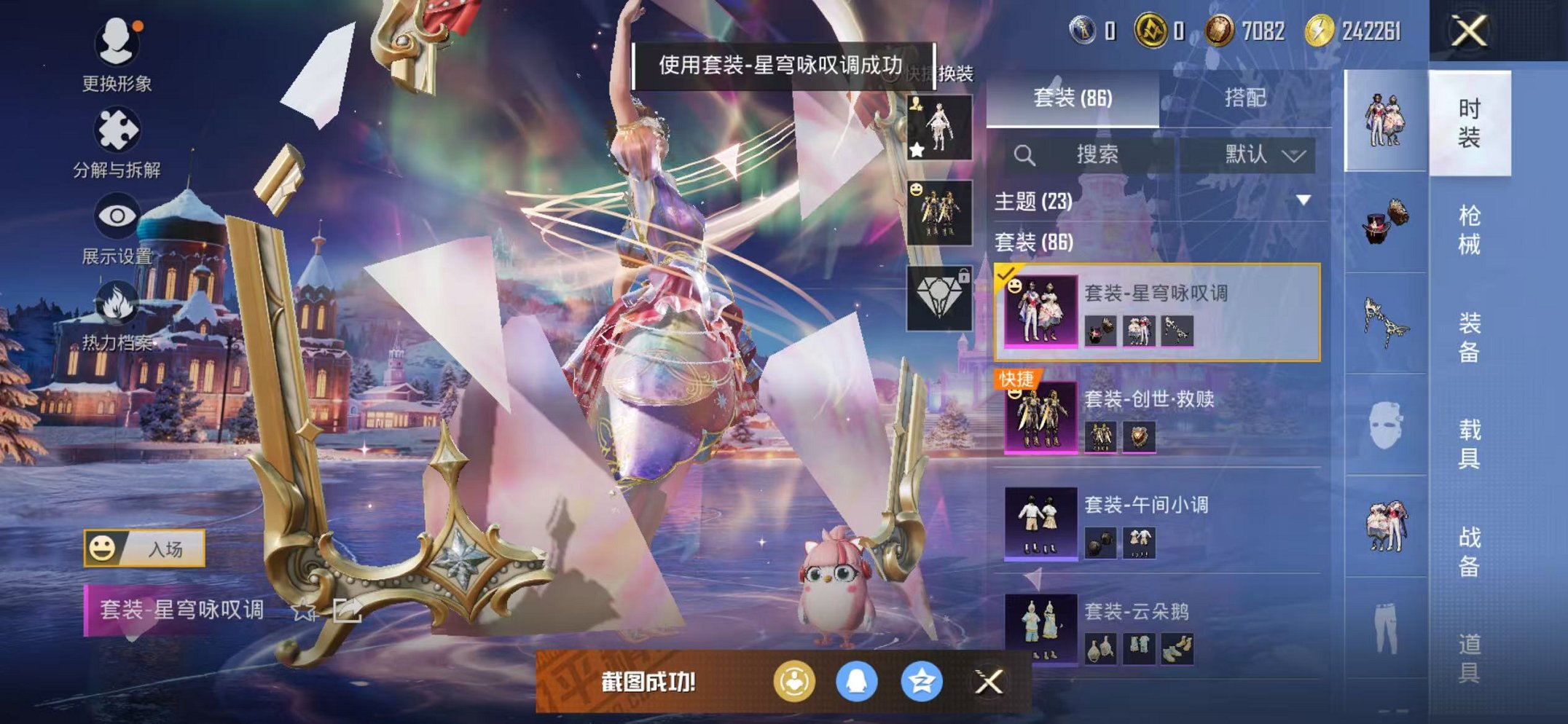This screenshot has height=724, width=1568.
Task: Open the search magnifier in outfit panel
Action: click(1025, 154)
